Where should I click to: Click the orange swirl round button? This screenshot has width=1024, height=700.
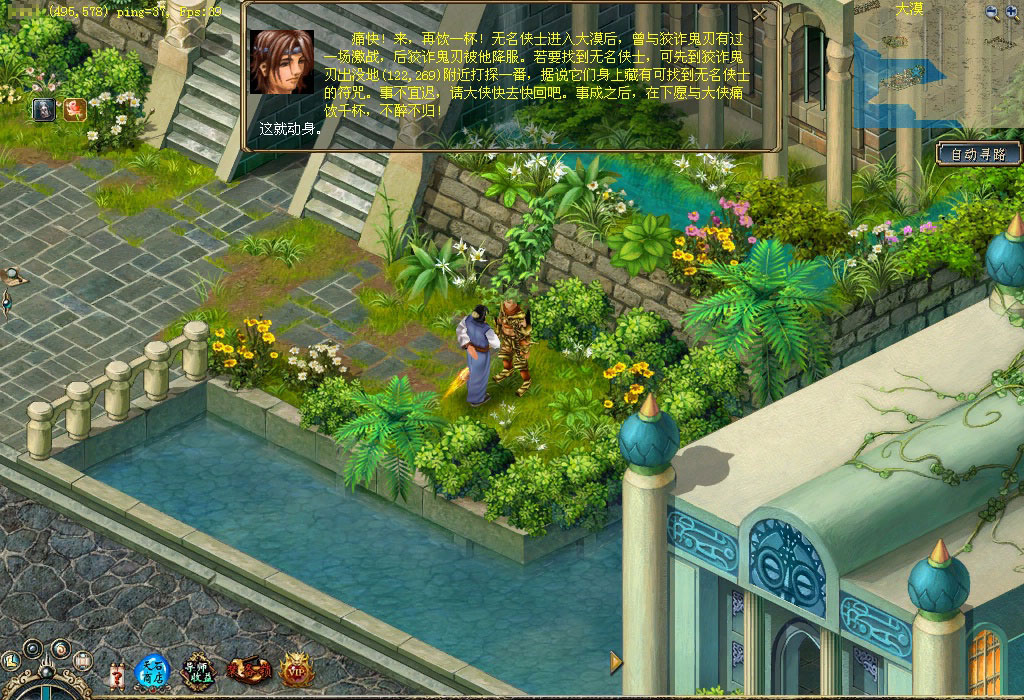tap(60, 649)
